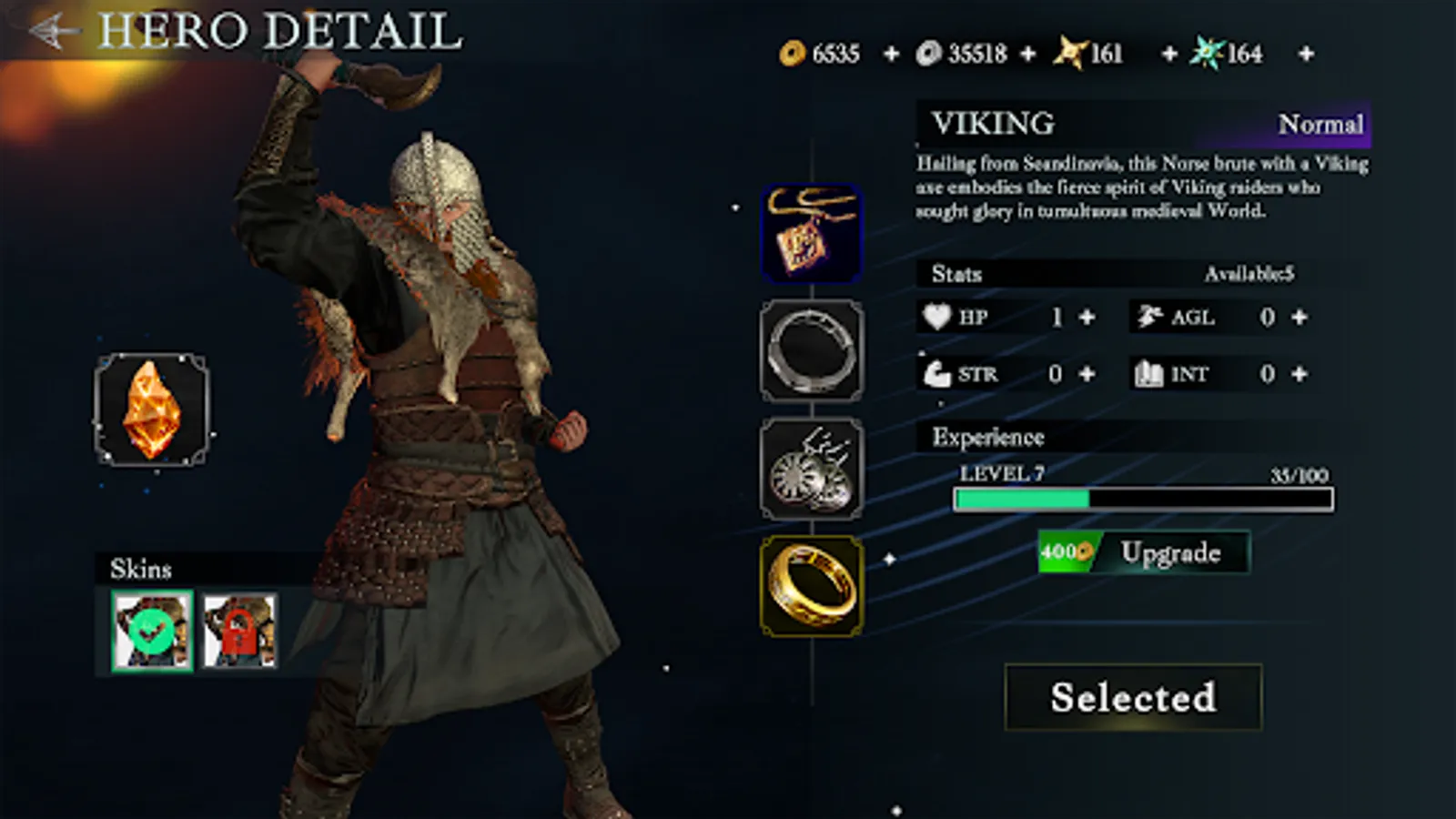Viewport: 1456px width, 819px height.
Task: Open the silver pocket watch equipment slot
Action: click(812, 467)
